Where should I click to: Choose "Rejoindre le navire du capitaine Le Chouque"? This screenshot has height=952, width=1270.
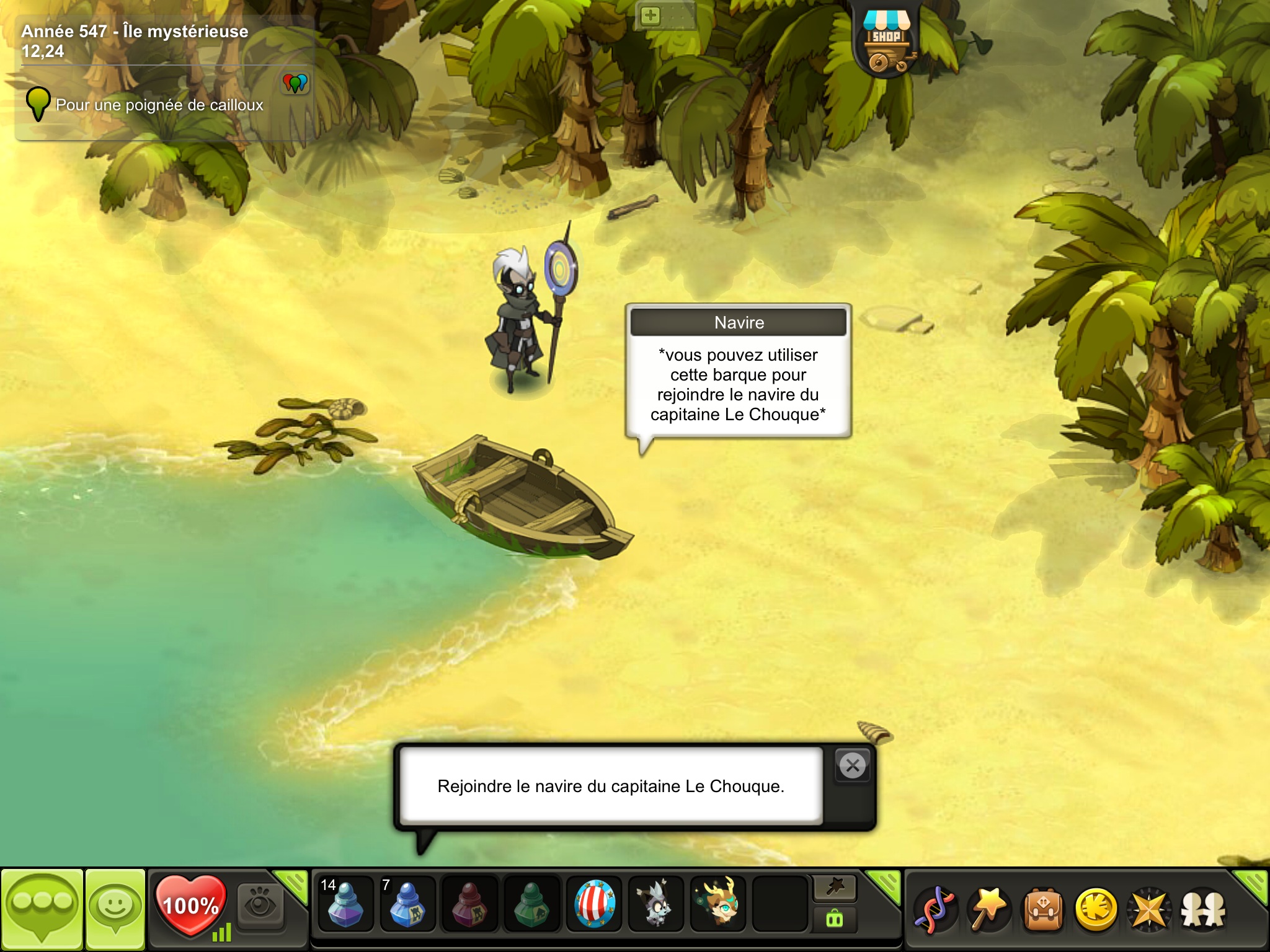[x=611, y=787]
